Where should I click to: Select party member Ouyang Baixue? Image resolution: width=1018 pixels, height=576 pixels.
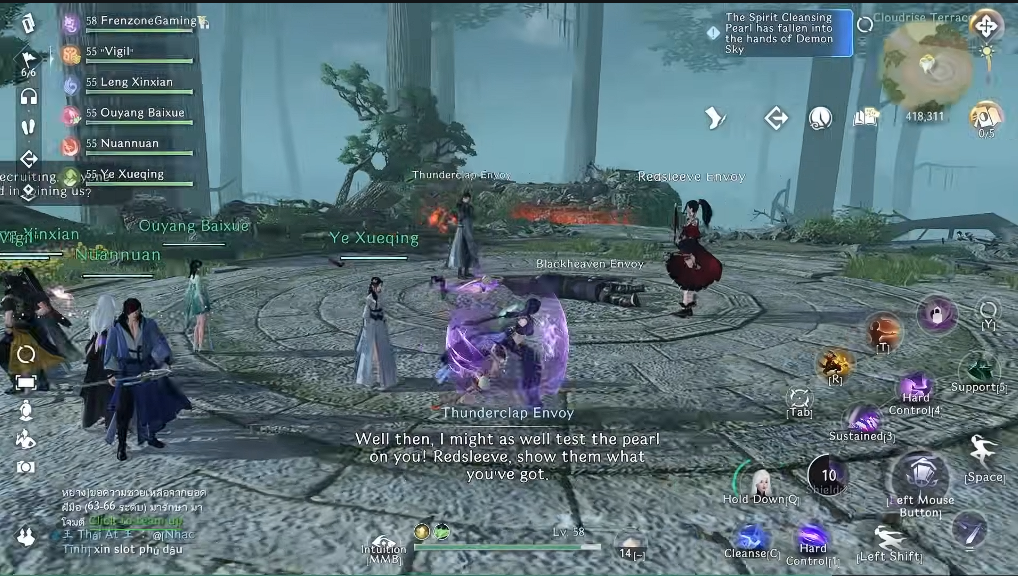point(135,114)
